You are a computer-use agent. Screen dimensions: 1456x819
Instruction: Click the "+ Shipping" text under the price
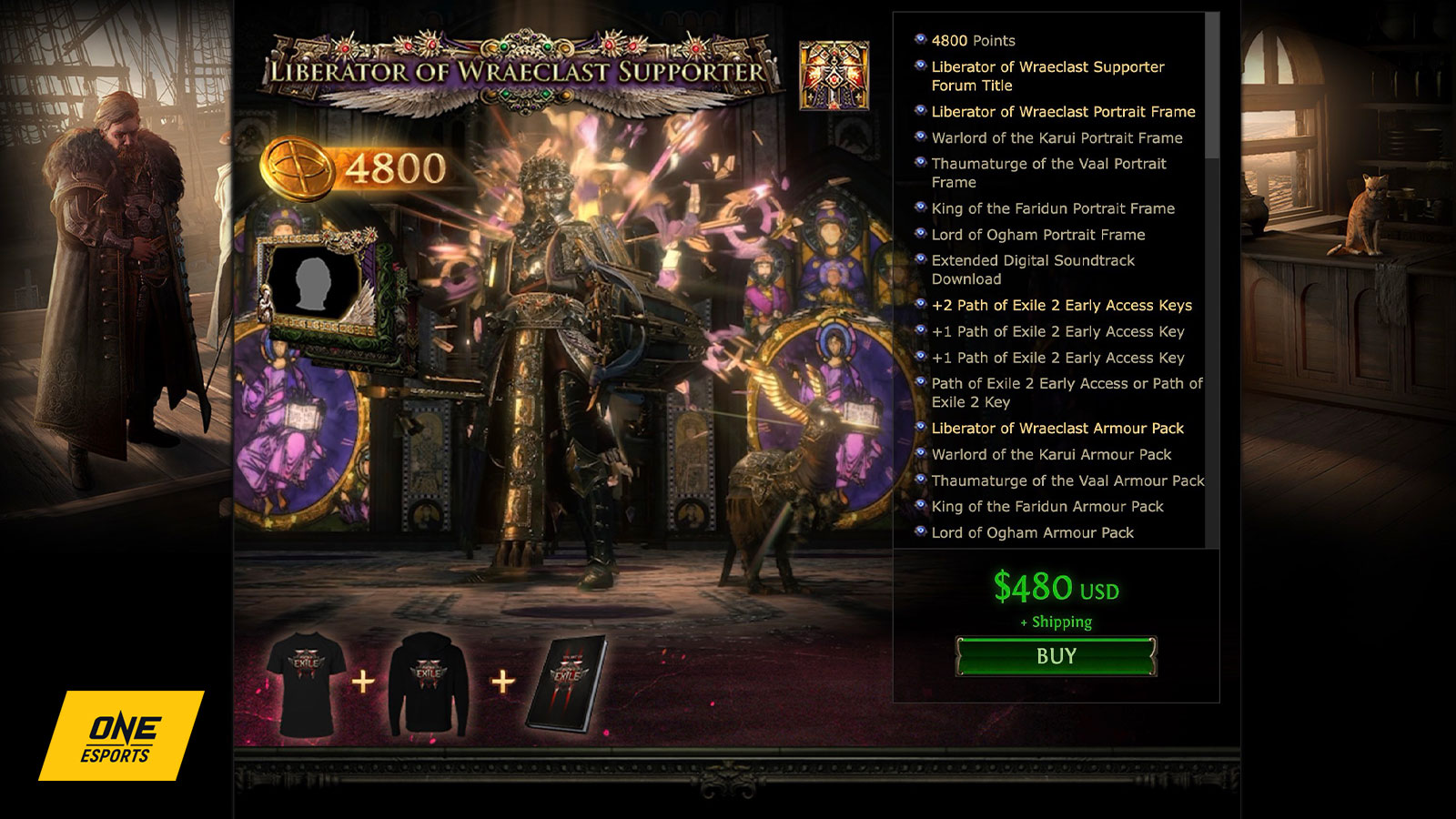[1058, 623]
